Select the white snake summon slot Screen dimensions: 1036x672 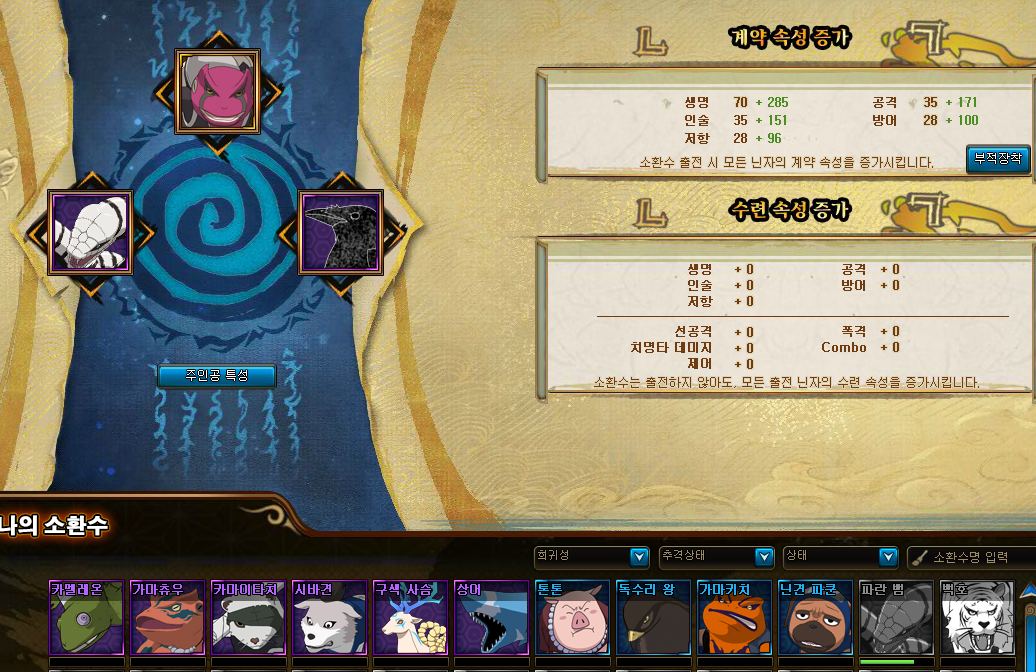pyautogui.click(x=91, y=232)
